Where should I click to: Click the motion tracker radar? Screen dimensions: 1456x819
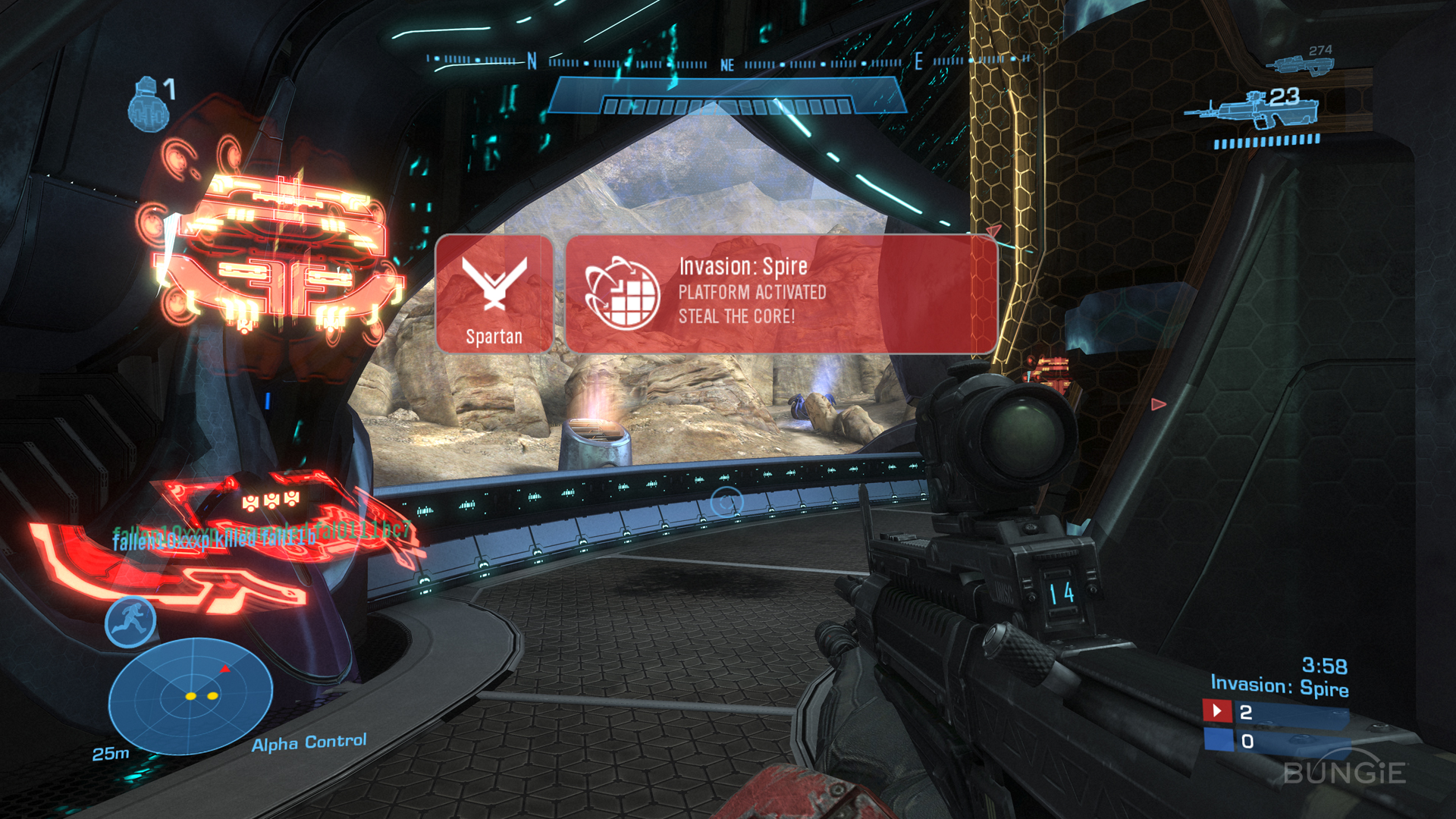190,695
